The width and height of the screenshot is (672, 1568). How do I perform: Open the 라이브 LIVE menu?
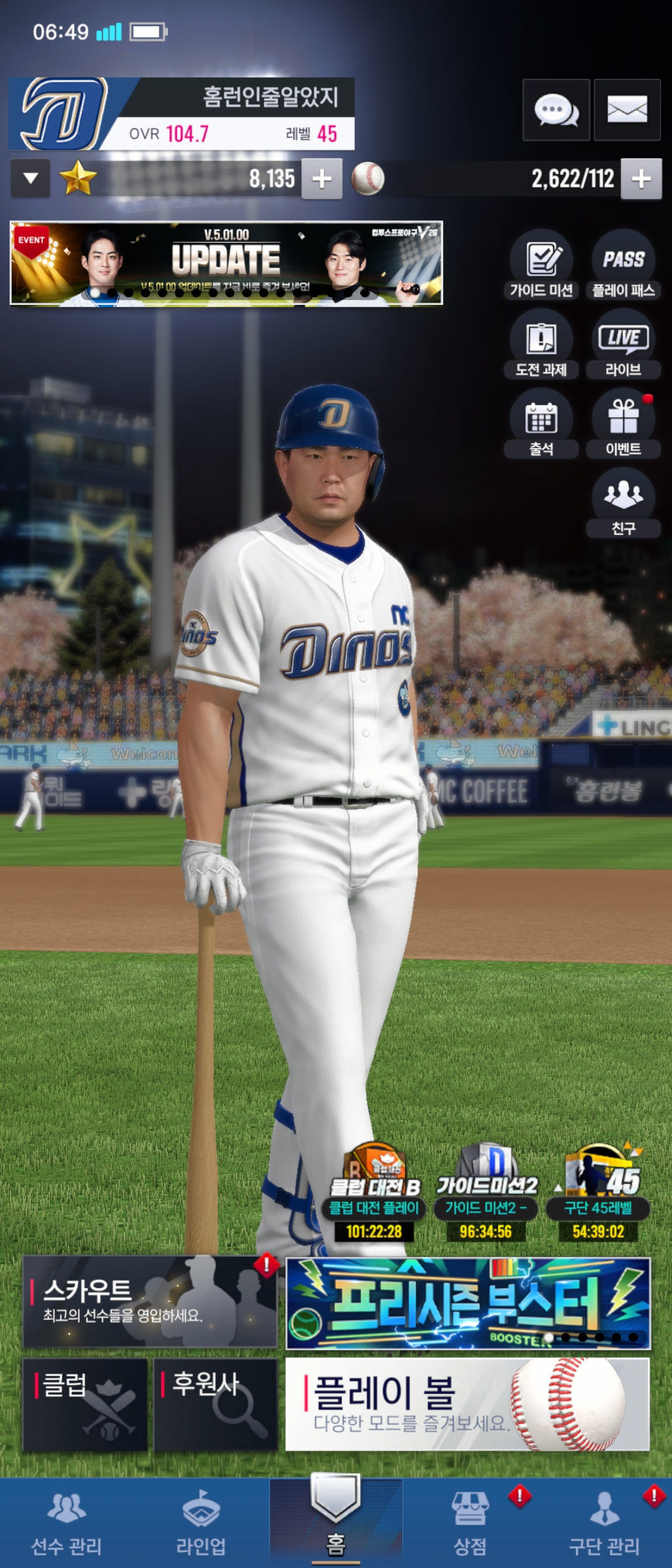pos(623,344)
